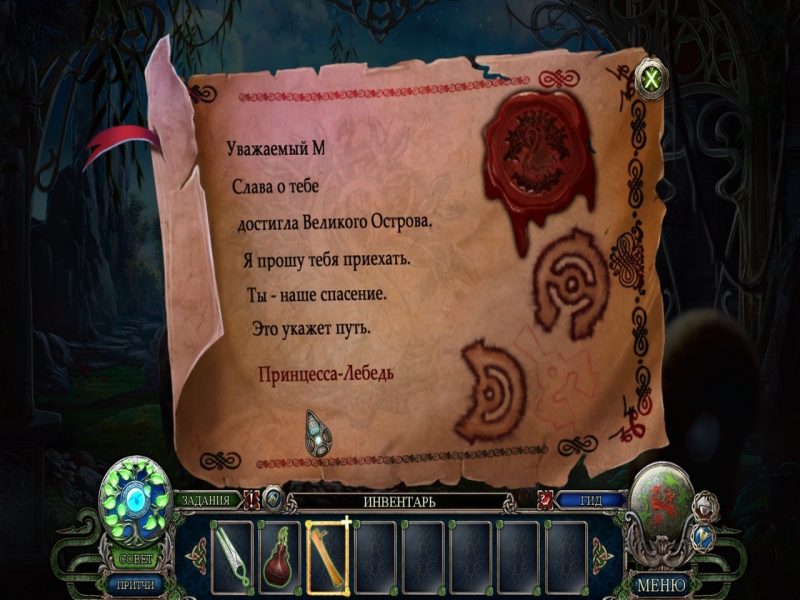Close the parchment letter with the X button
Viewport: 800px width, 600px height.
pyautogui.click(x=652, y=78)
